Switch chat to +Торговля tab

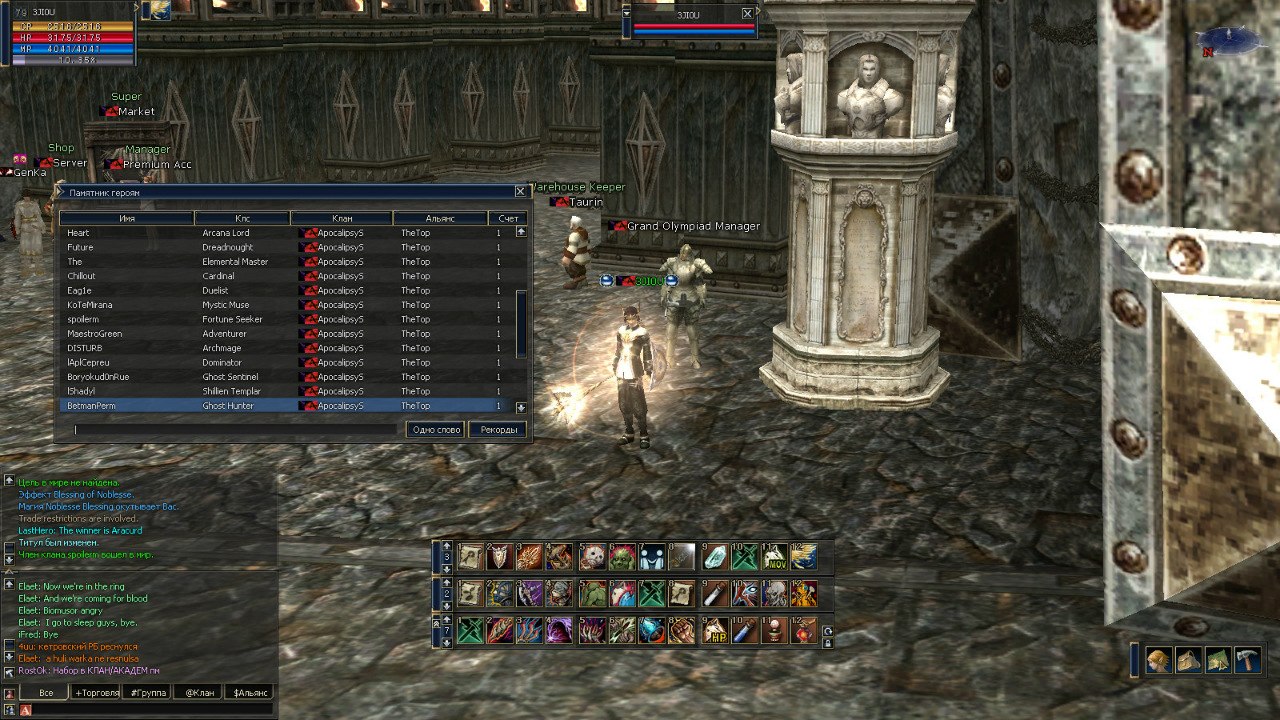(x=96, y=692)
